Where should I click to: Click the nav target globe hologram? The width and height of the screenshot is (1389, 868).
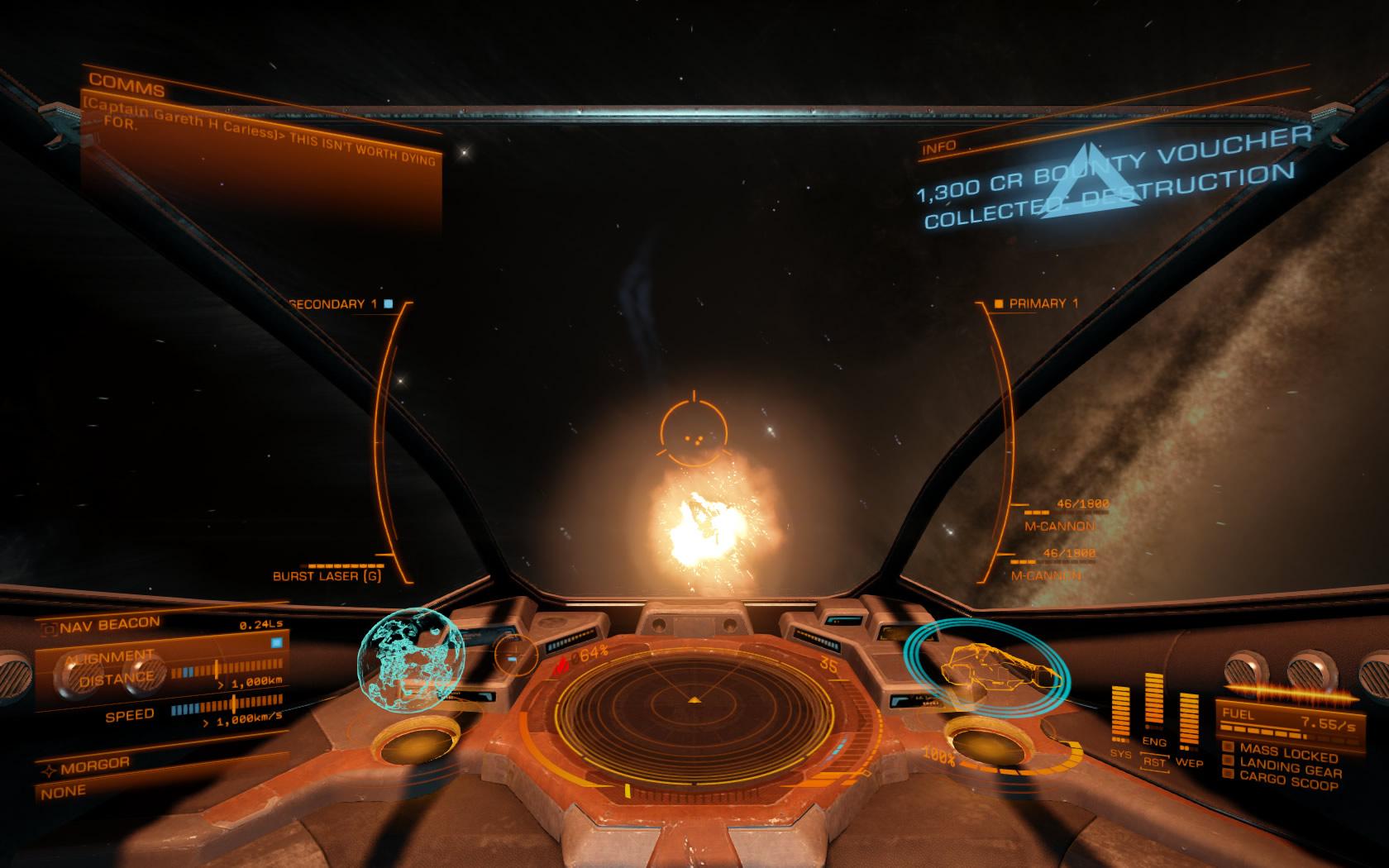click(411, 661)
